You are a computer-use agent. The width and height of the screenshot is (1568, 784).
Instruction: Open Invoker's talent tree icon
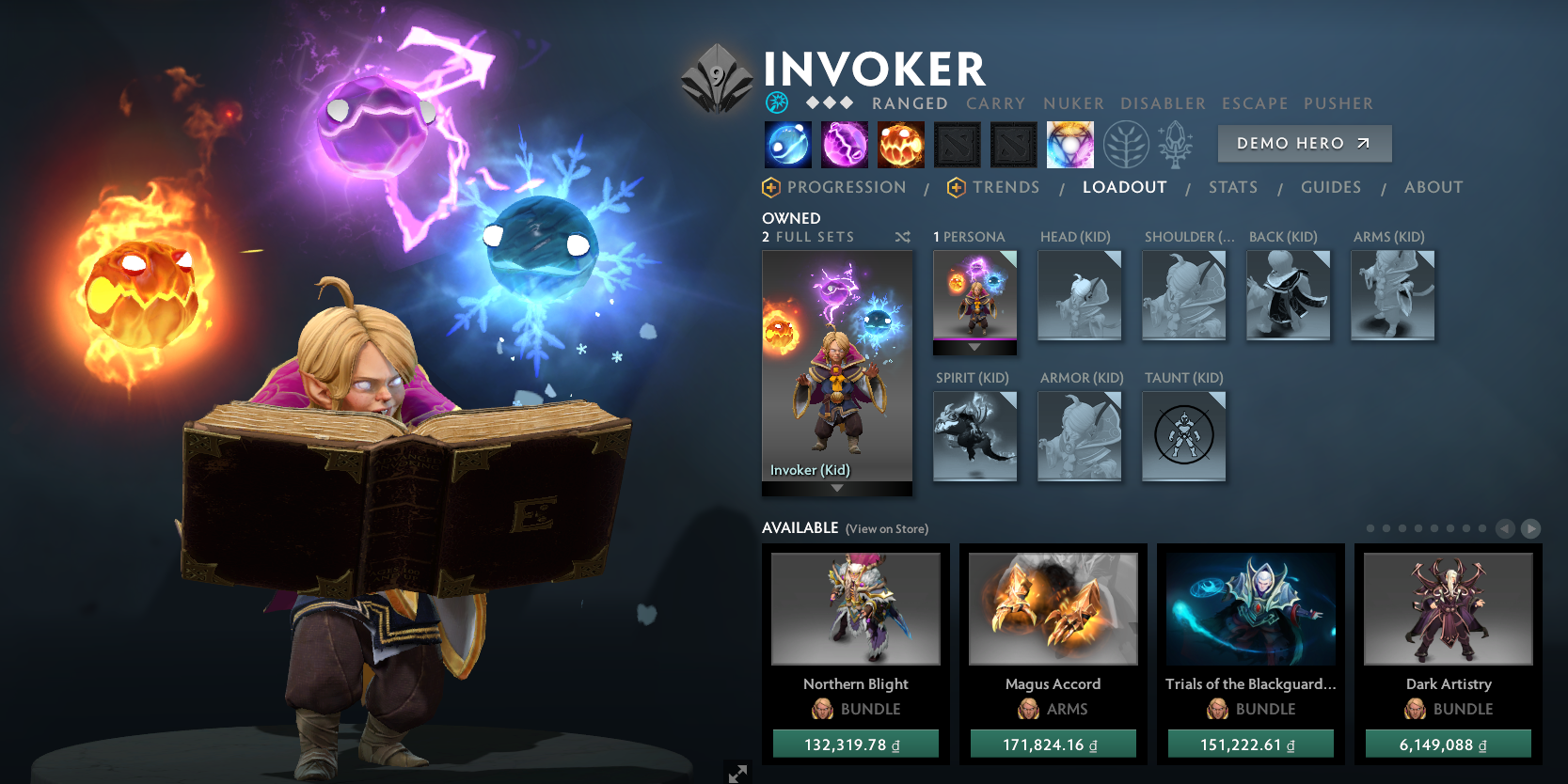1125,144
